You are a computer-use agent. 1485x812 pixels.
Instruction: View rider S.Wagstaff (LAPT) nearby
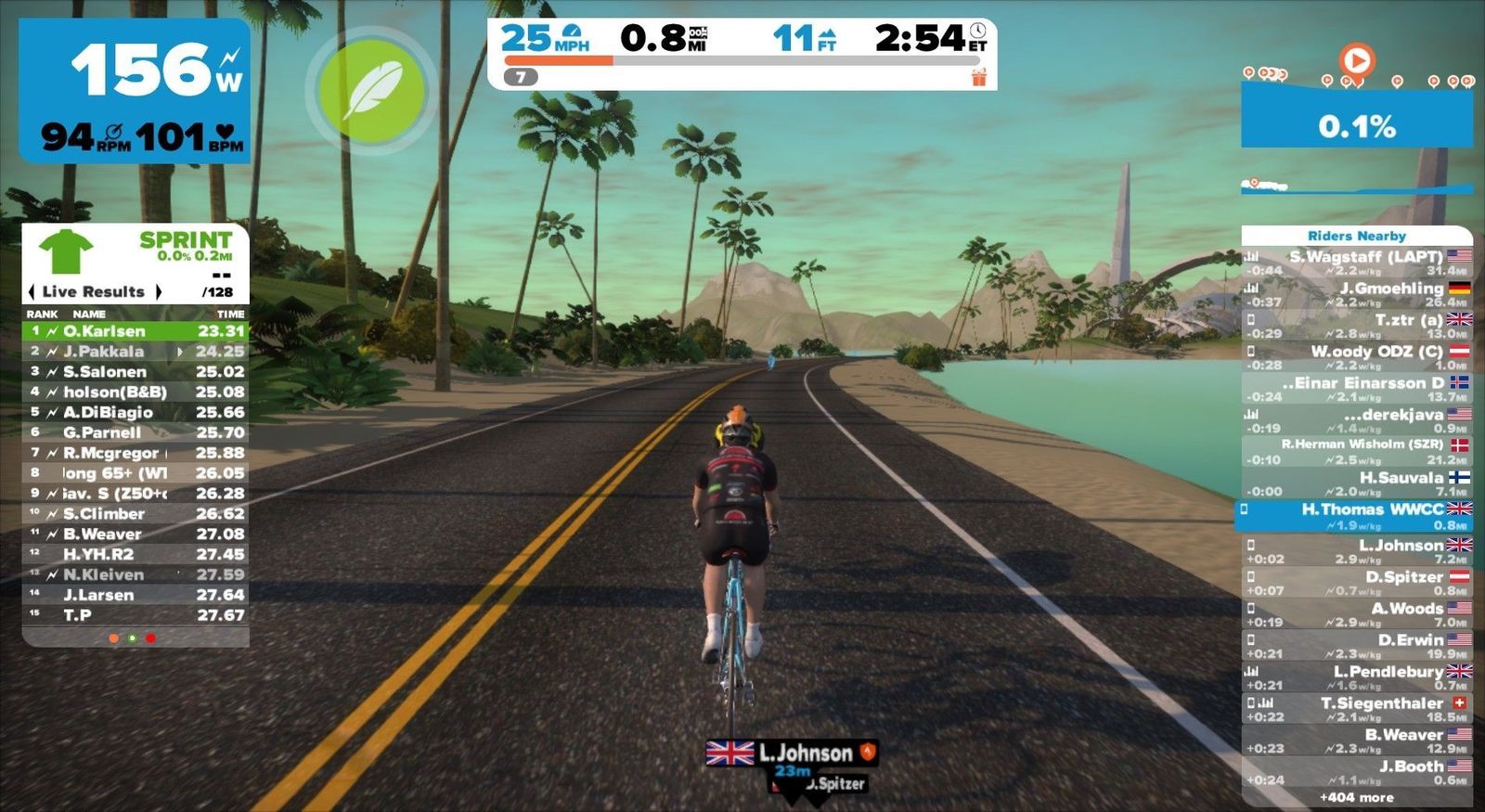1357,263
